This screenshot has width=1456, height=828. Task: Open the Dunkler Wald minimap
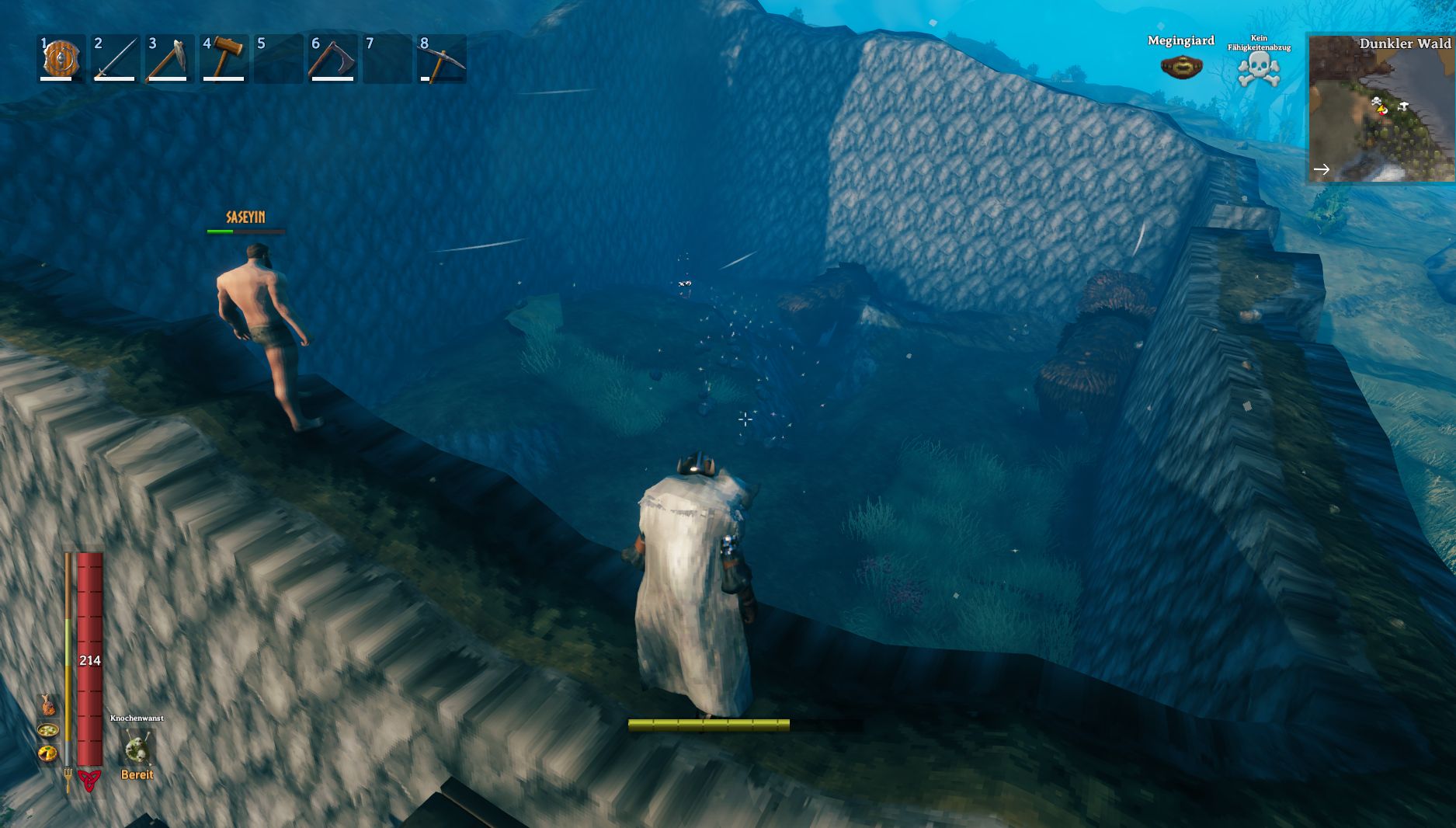(1381, 109)
